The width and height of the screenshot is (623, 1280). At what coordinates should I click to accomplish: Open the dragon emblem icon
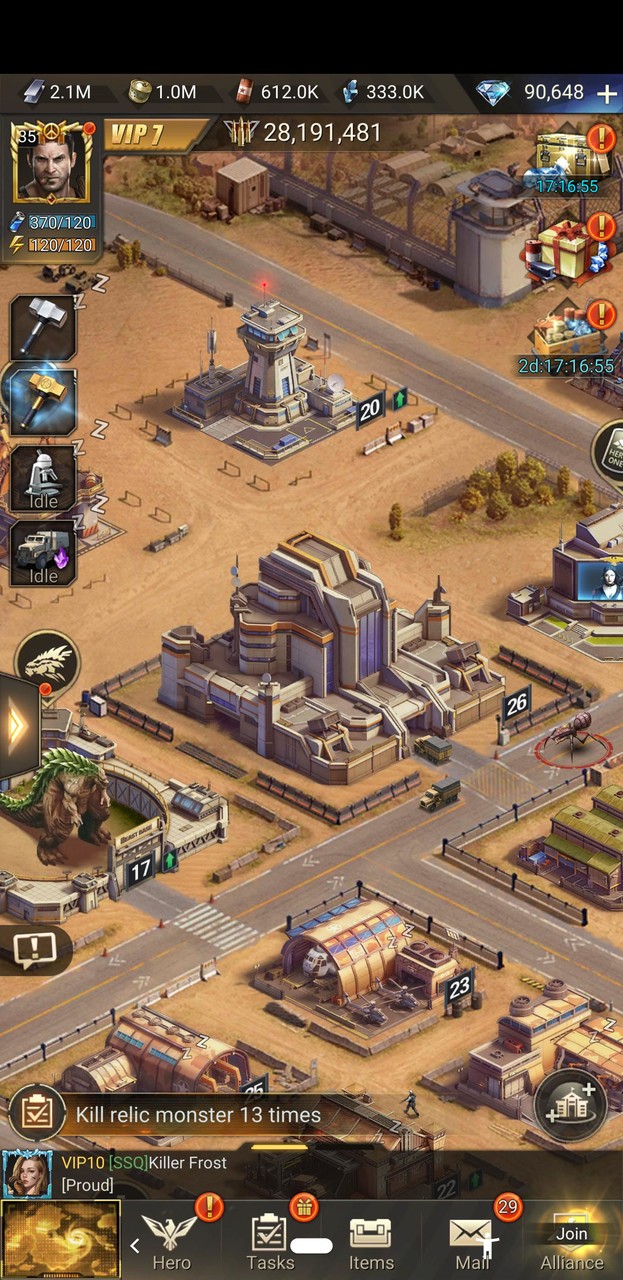pos(47,662)
